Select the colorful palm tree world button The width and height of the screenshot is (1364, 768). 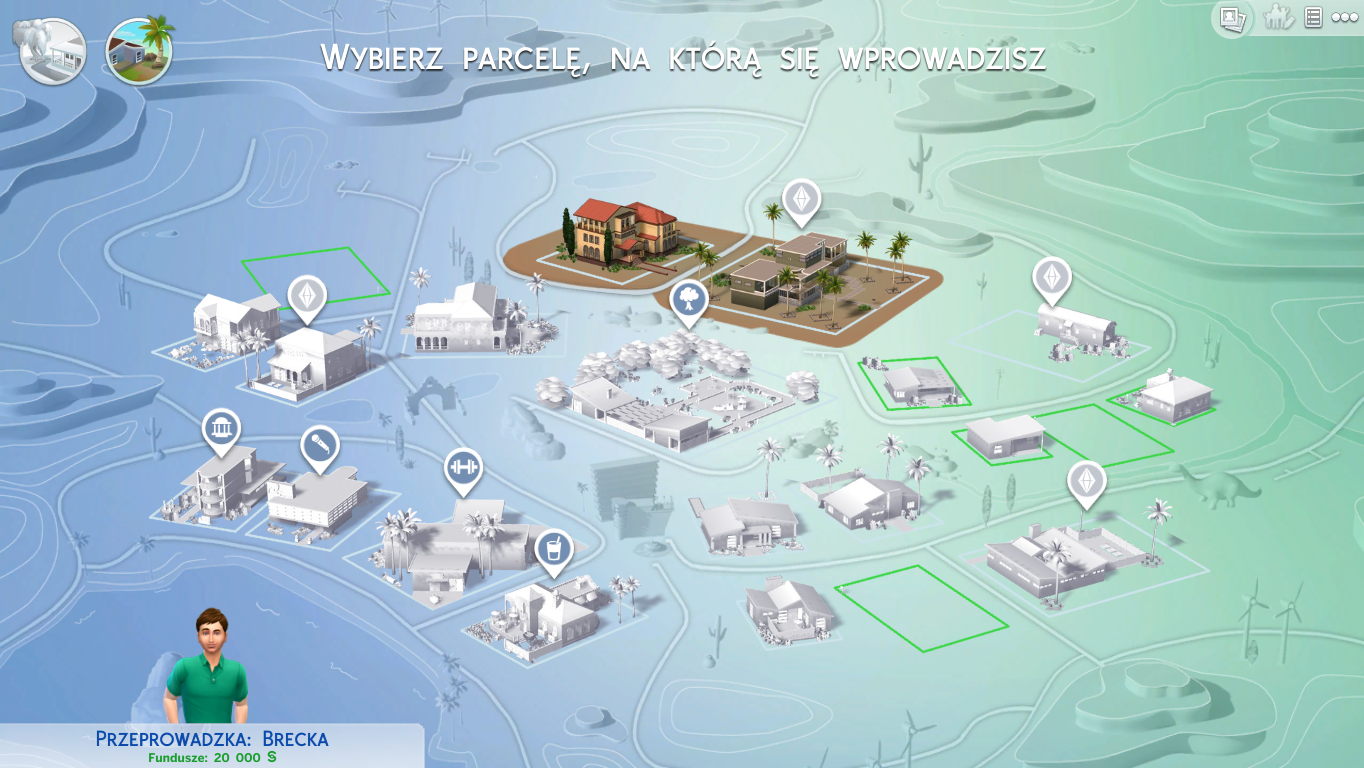point(140,51)
